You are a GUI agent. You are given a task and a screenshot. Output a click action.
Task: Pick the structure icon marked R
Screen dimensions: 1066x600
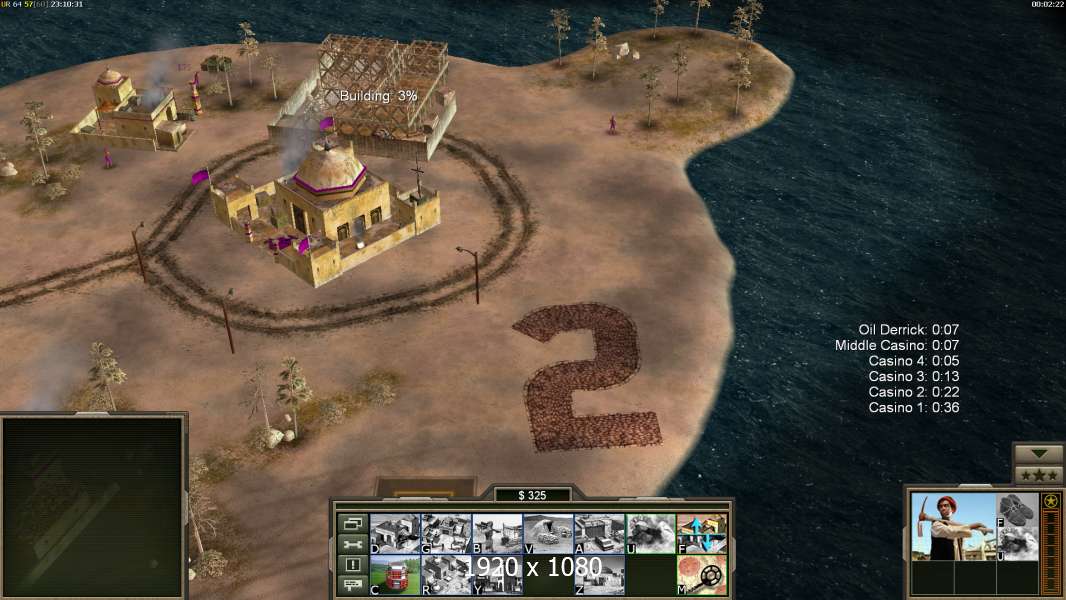pyautogui.click(x=446, y=575)
